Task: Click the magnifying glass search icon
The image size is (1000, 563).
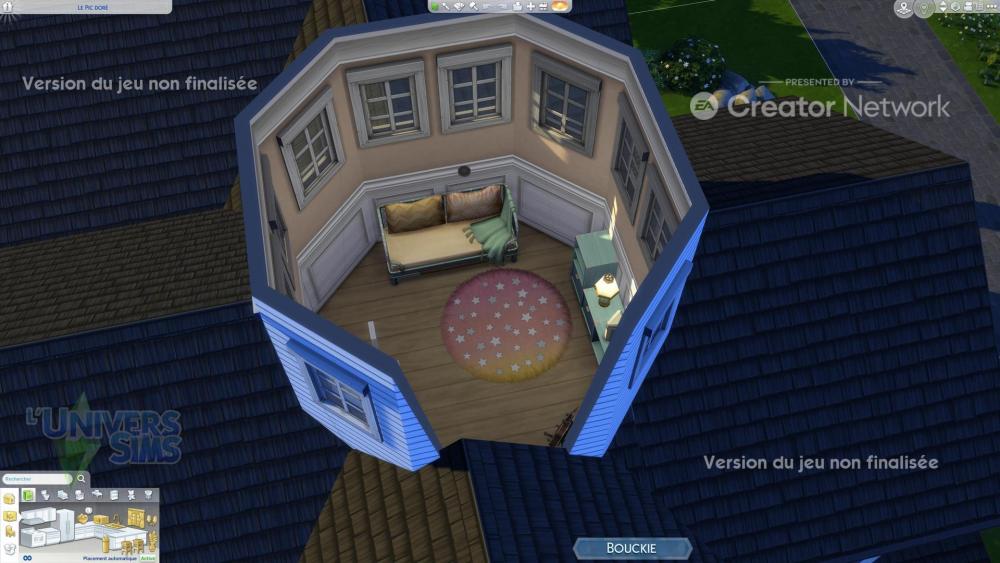Action: tap(81, 479)
